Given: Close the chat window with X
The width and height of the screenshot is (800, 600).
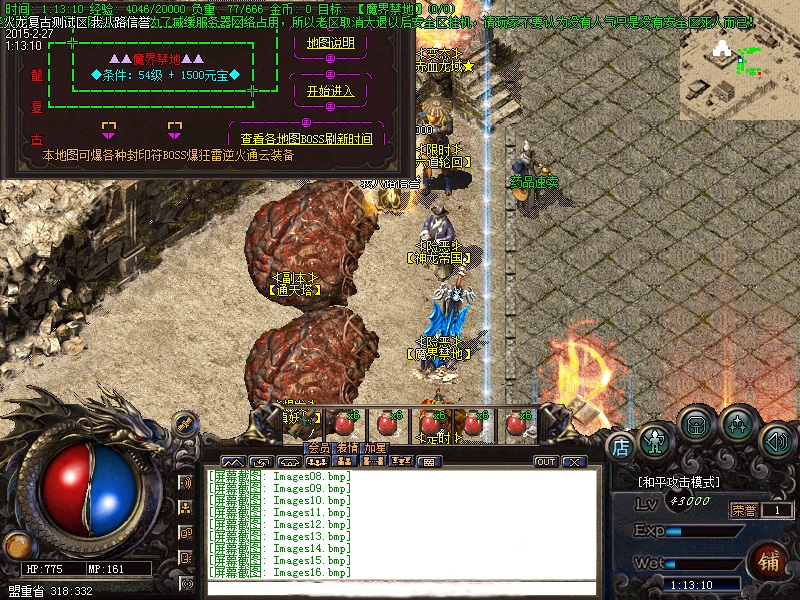Looking at the screenshot, I should 573,462.
